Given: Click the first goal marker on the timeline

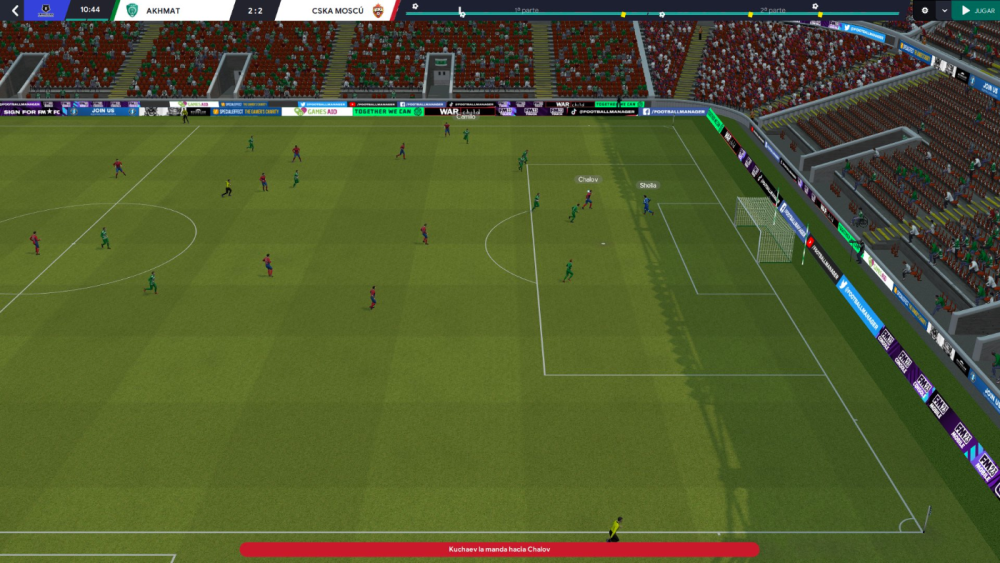Looking at the screenshot, I should 415,6.
